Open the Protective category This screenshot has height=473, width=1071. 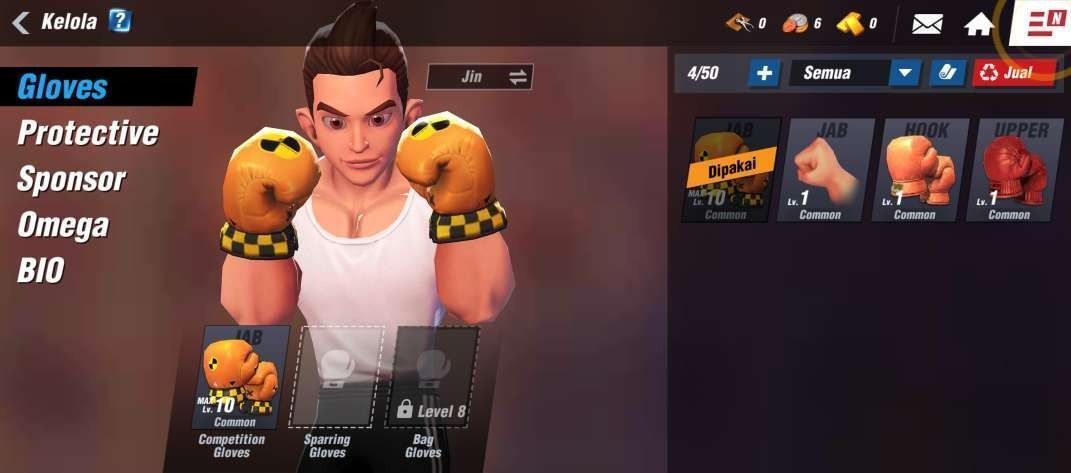point(88,133)
